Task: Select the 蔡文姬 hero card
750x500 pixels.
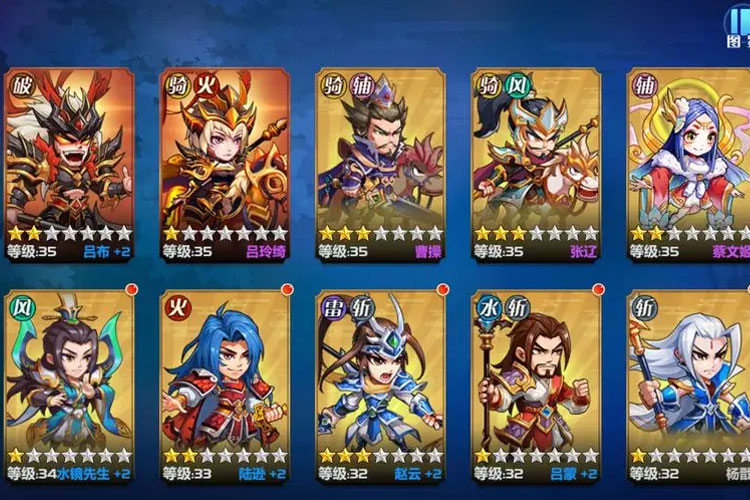Action: pos(690,160)
